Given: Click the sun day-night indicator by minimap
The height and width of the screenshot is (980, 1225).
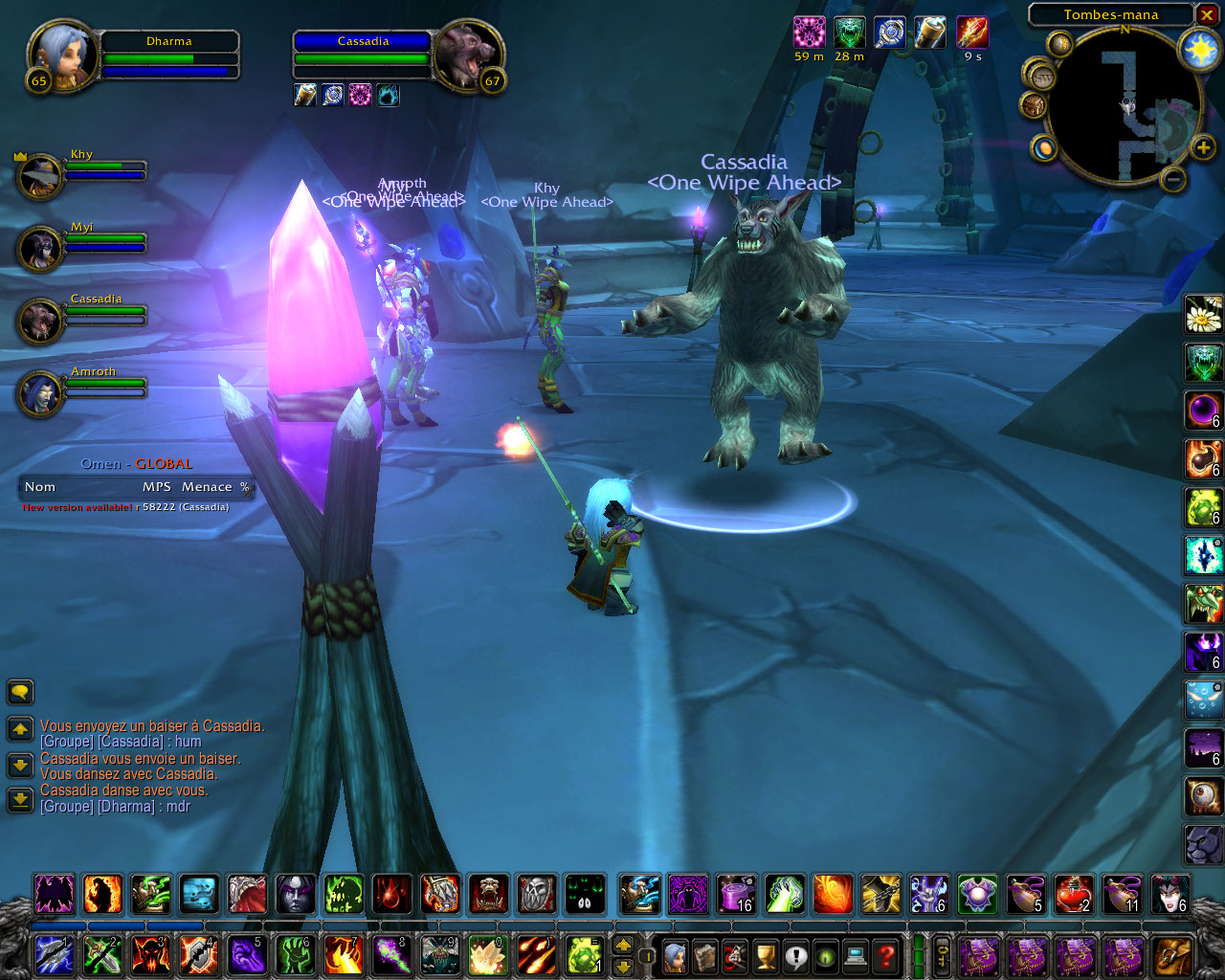Looking at the screenshot, I should coord(1199,50).
